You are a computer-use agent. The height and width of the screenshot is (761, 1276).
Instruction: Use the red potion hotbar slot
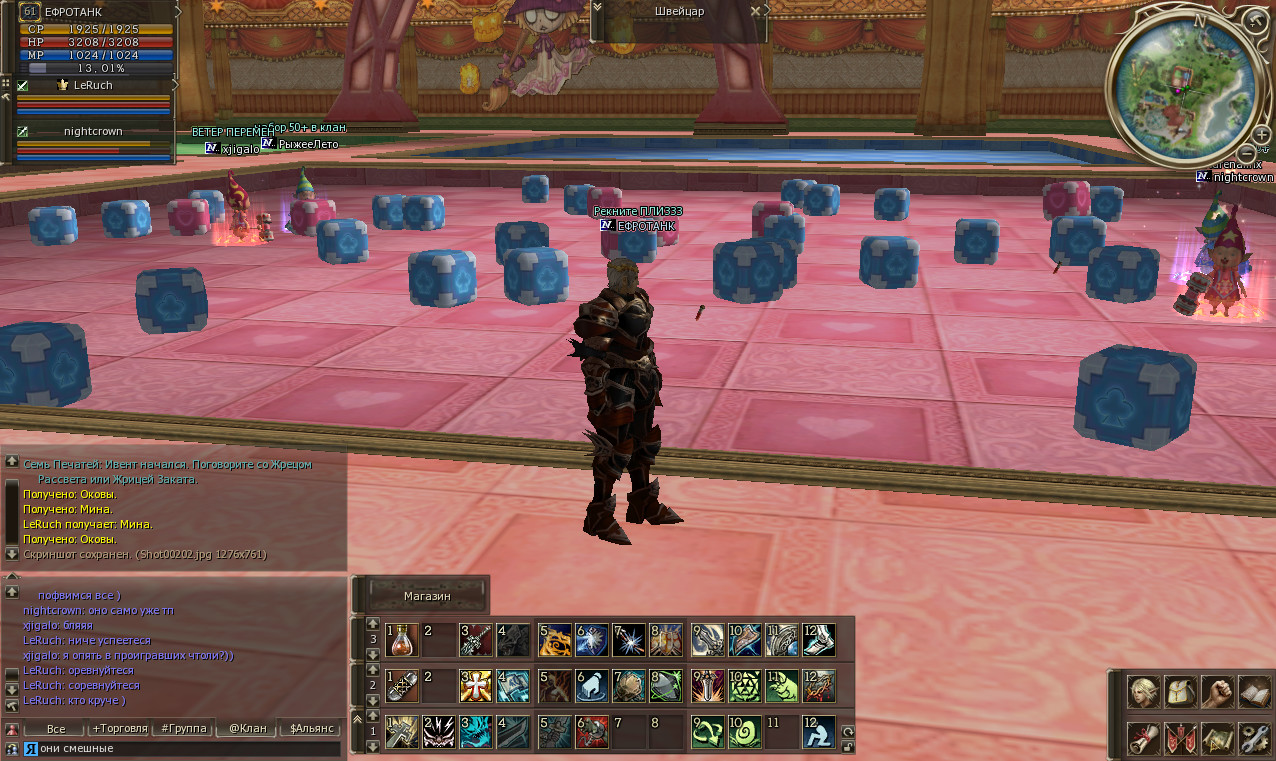(402, 639)
